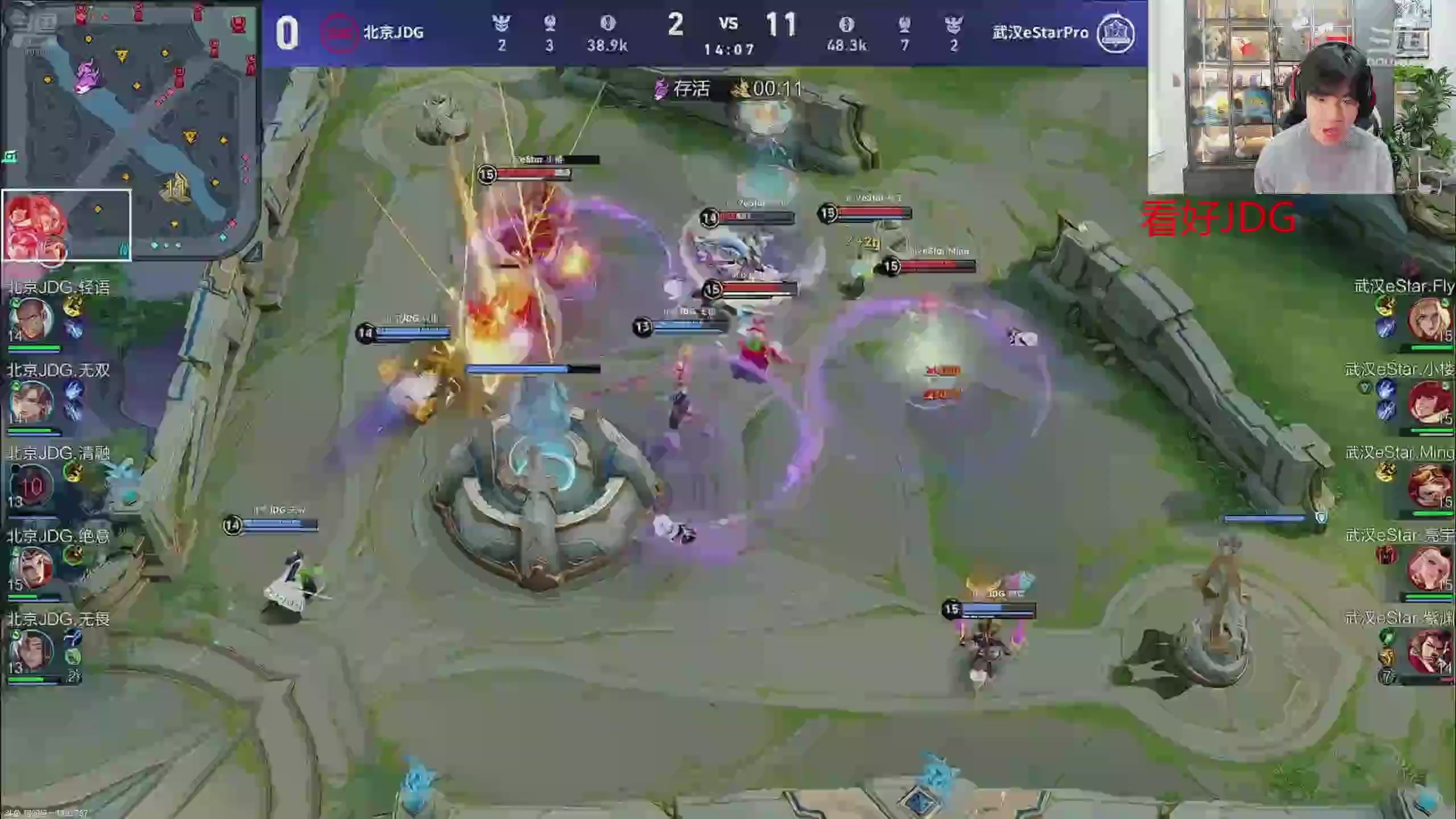Select 北京JDG.无双 player portrait
The image size is (1456, 819).
[32, 402]
